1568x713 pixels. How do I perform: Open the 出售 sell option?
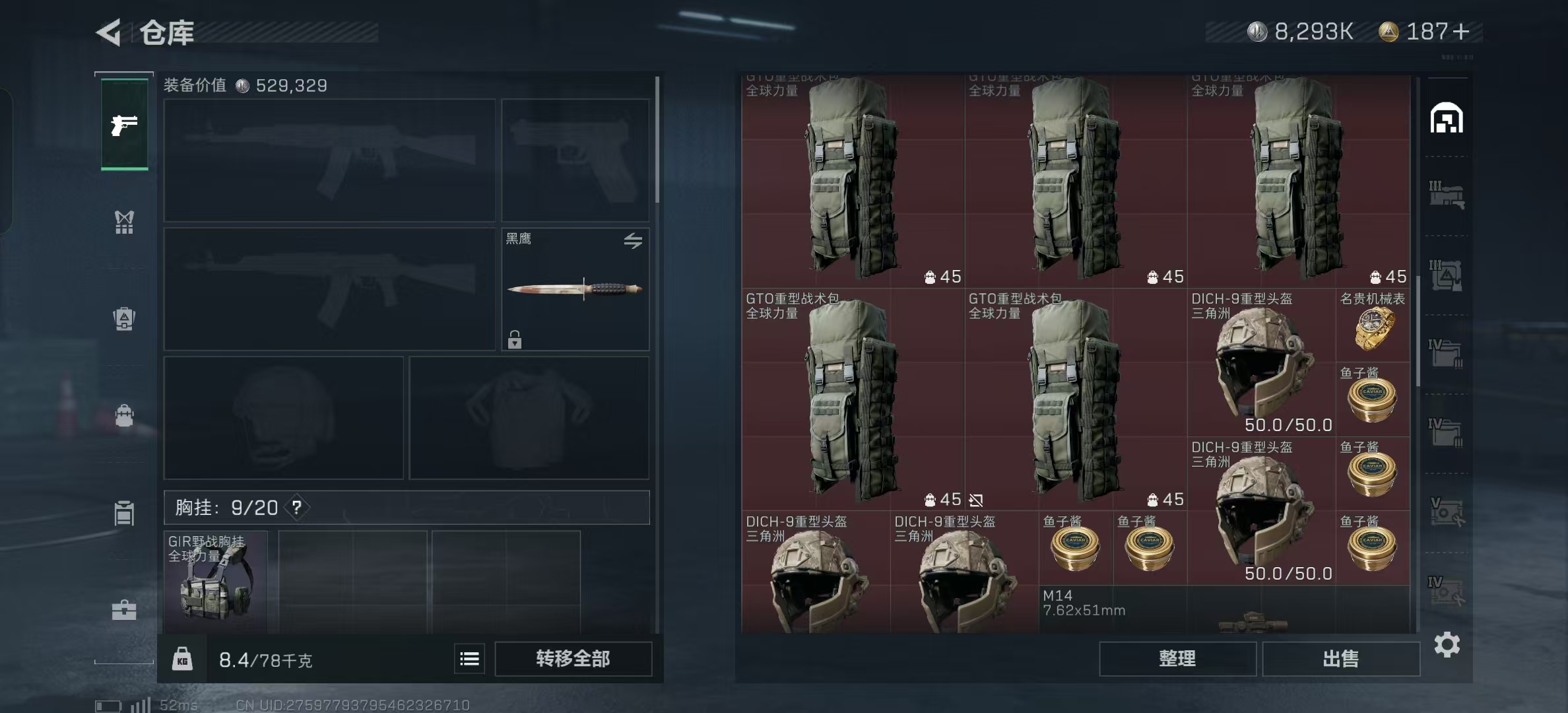1340,659
